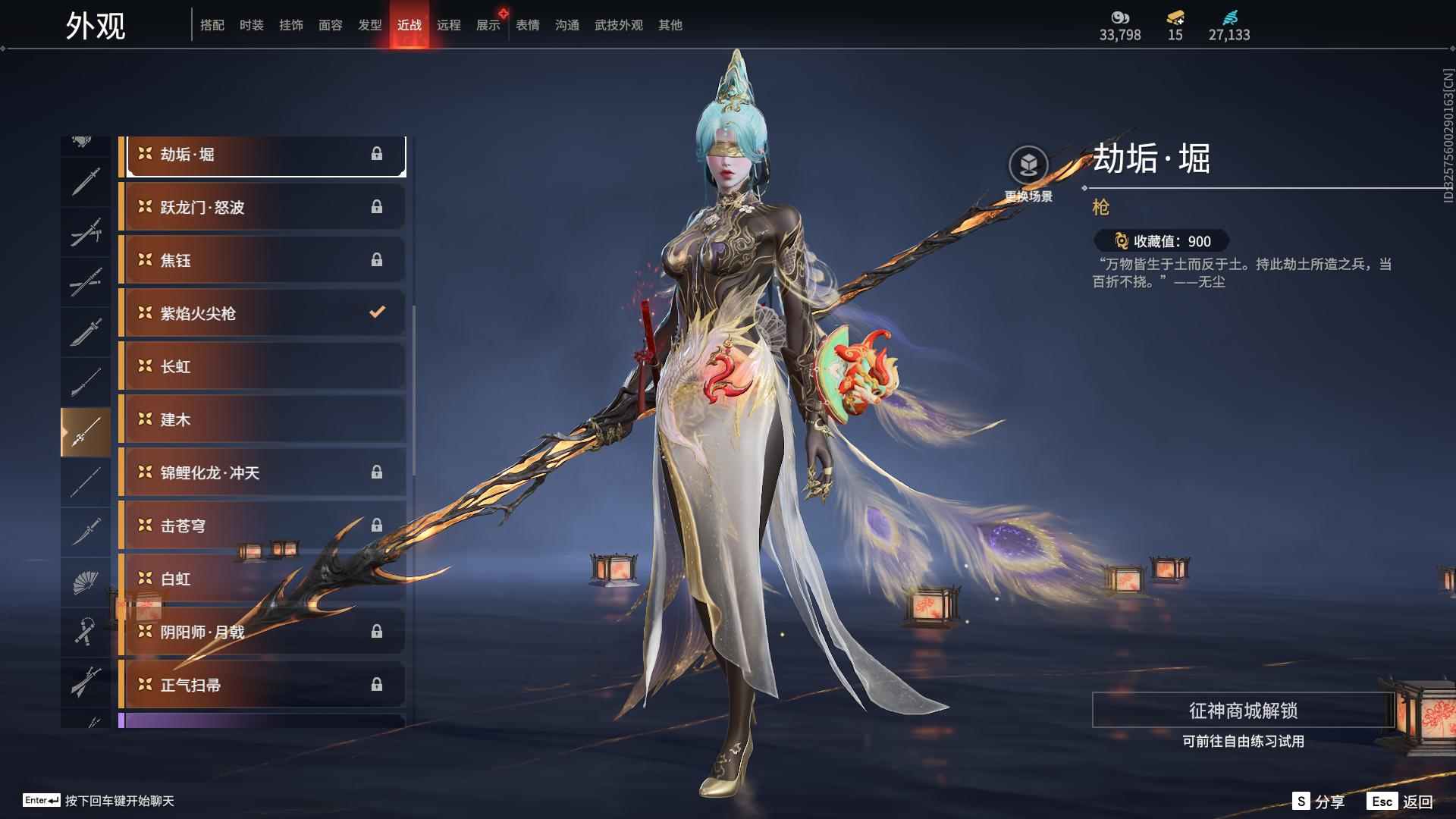Select the equipped 紫焰火尖枪 entry
This screenshot has height=819, width=1456.
coord(262,313)
